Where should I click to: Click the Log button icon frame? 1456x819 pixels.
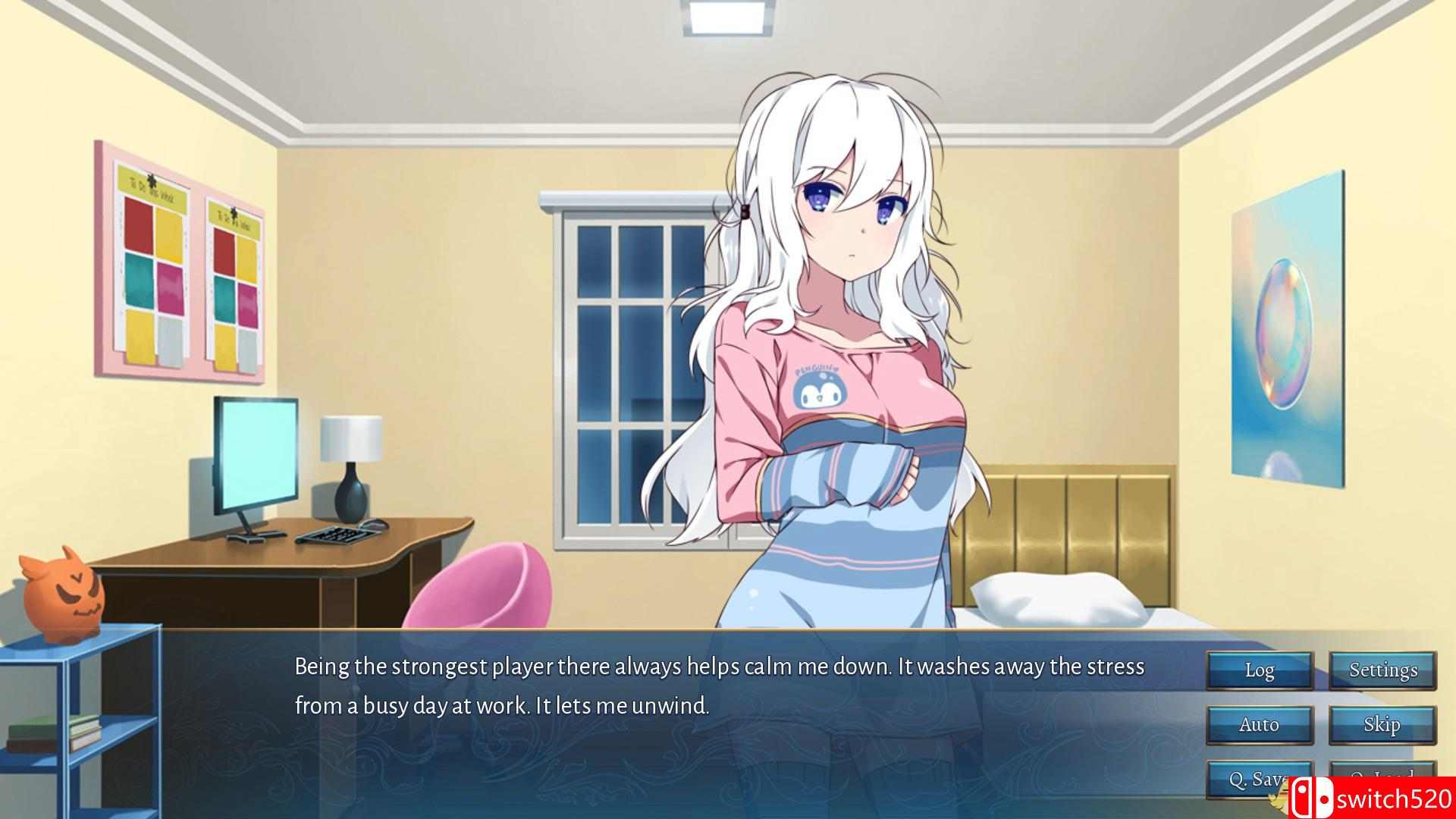(1259, 670)
